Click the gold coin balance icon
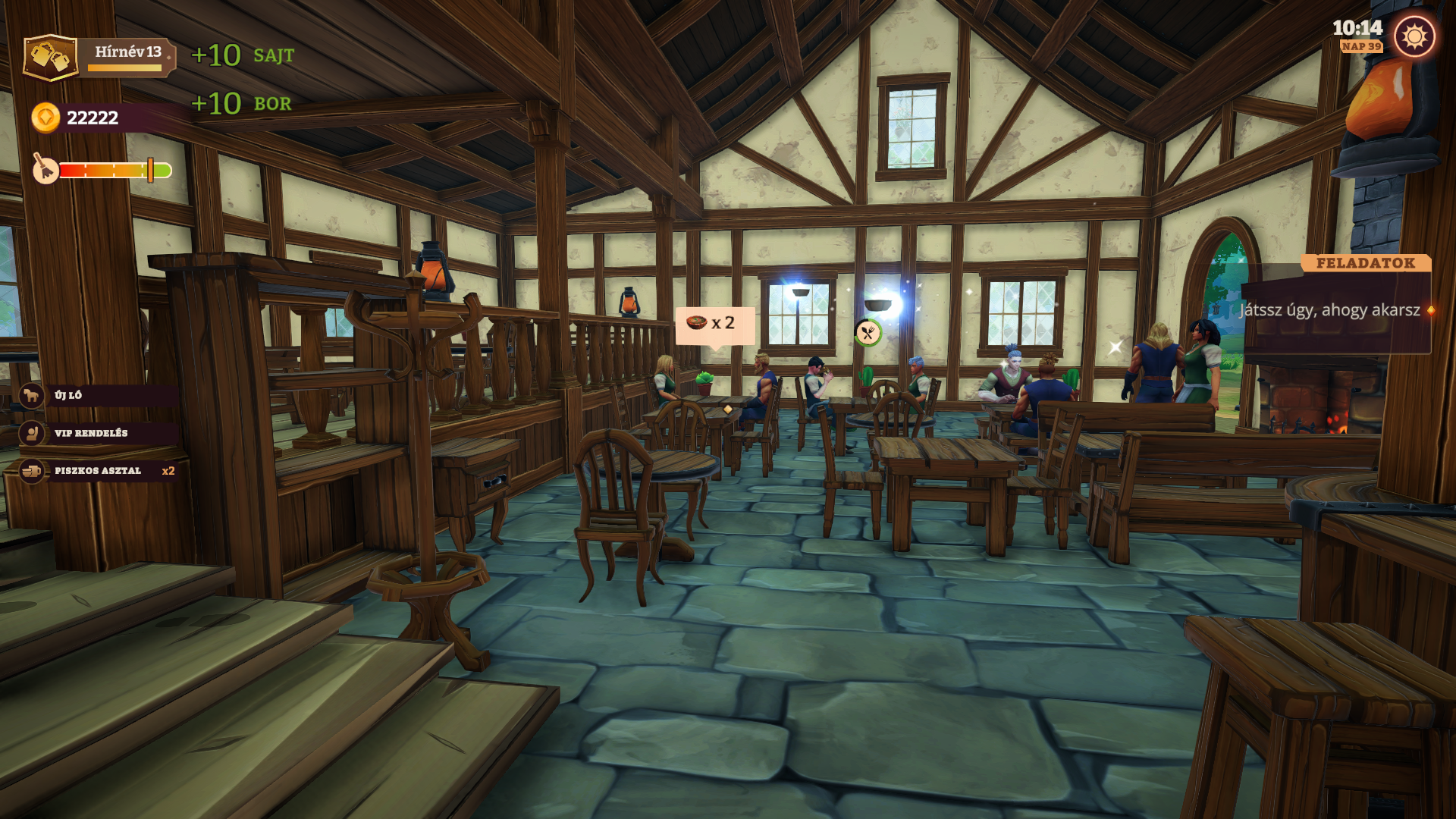The width and height of the screenshot is (1456, 819). coord(45,118)
